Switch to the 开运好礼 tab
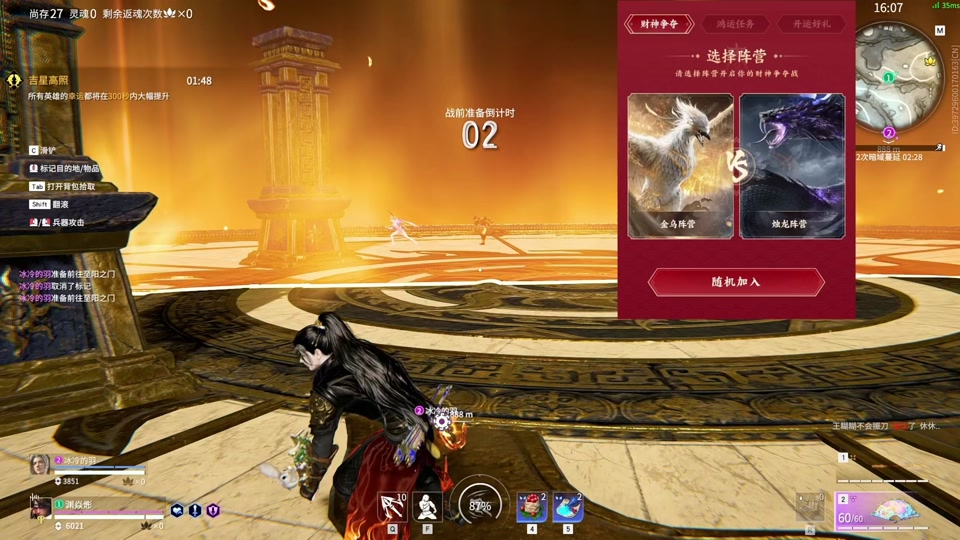This screenshot has width=960, height=540. coord(811,24)
